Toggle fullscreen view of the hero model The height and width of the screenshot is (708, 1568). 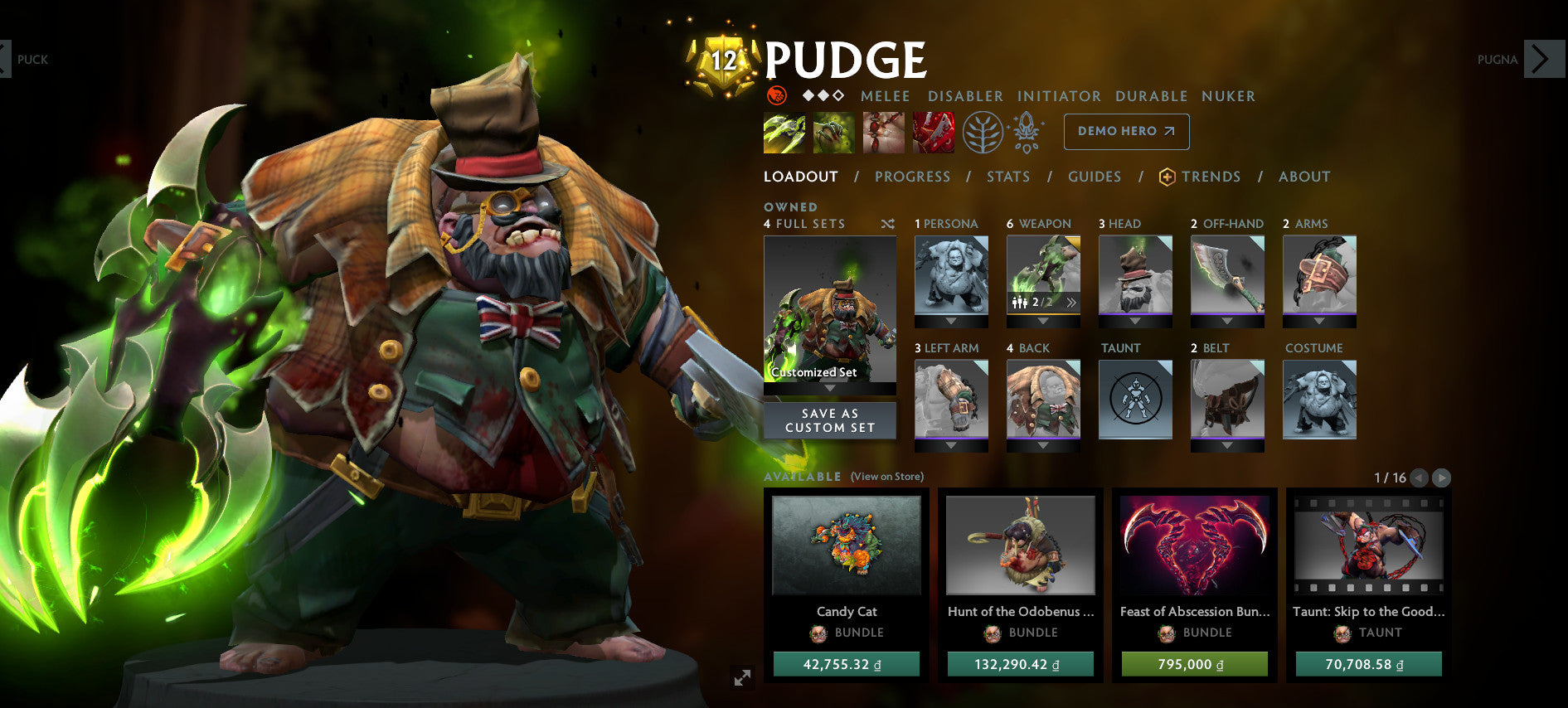(x=740, y=677)
